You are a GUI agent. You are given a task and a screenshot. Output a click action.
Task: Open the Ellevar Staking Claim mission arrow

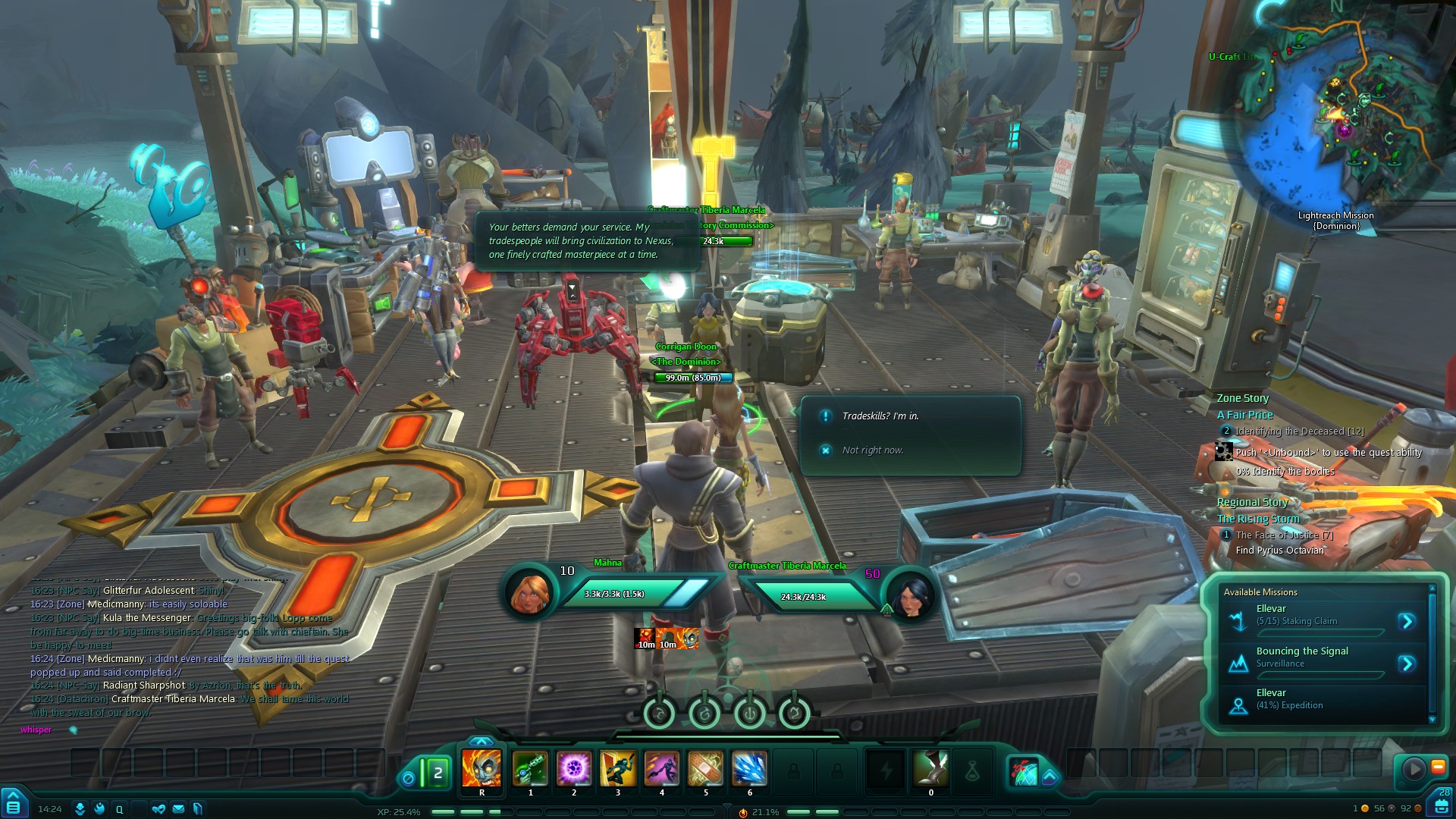coord(1407,622)
